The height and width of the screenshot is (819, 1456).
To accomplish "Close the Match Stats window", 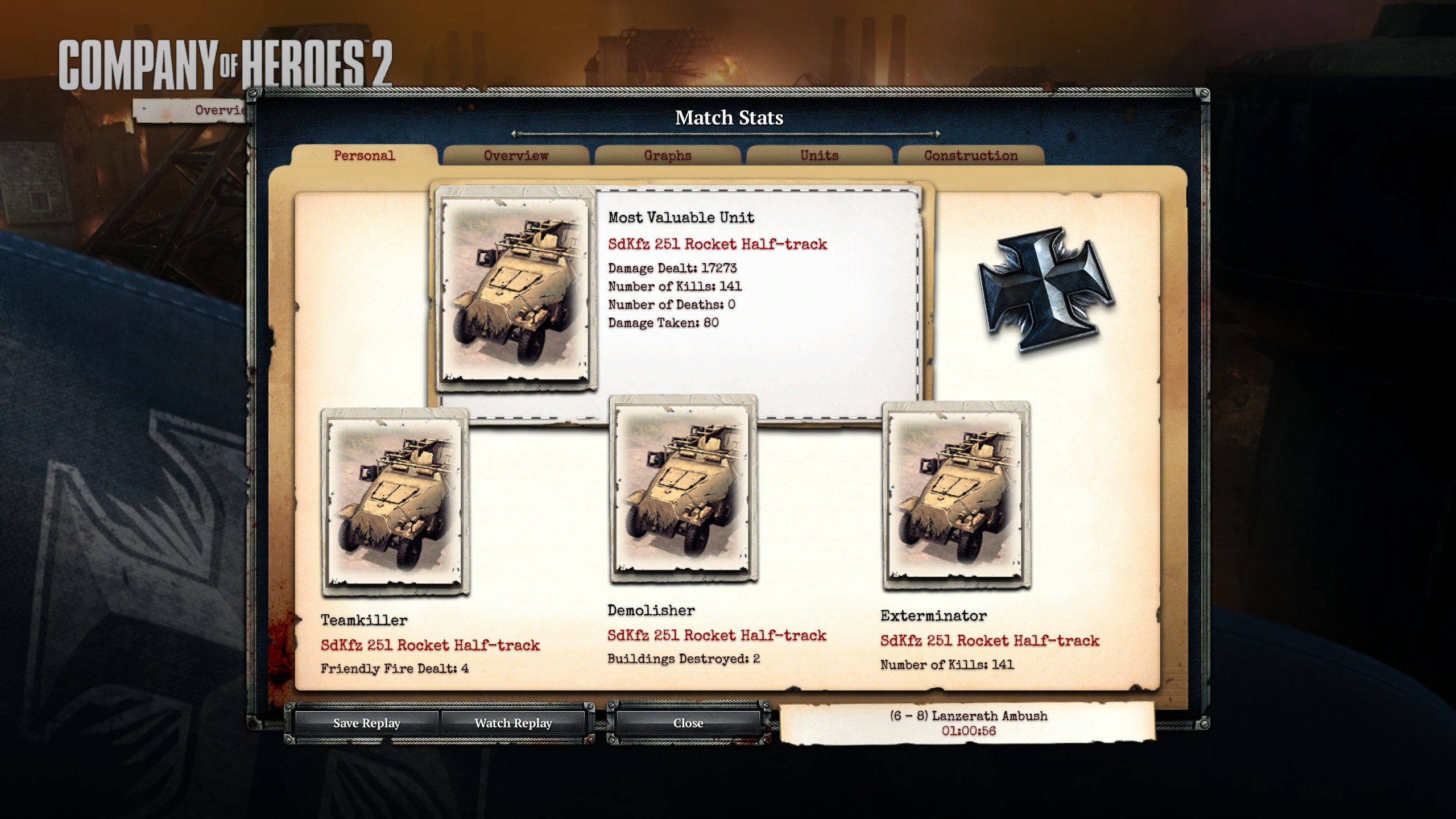I will [688, 723].
